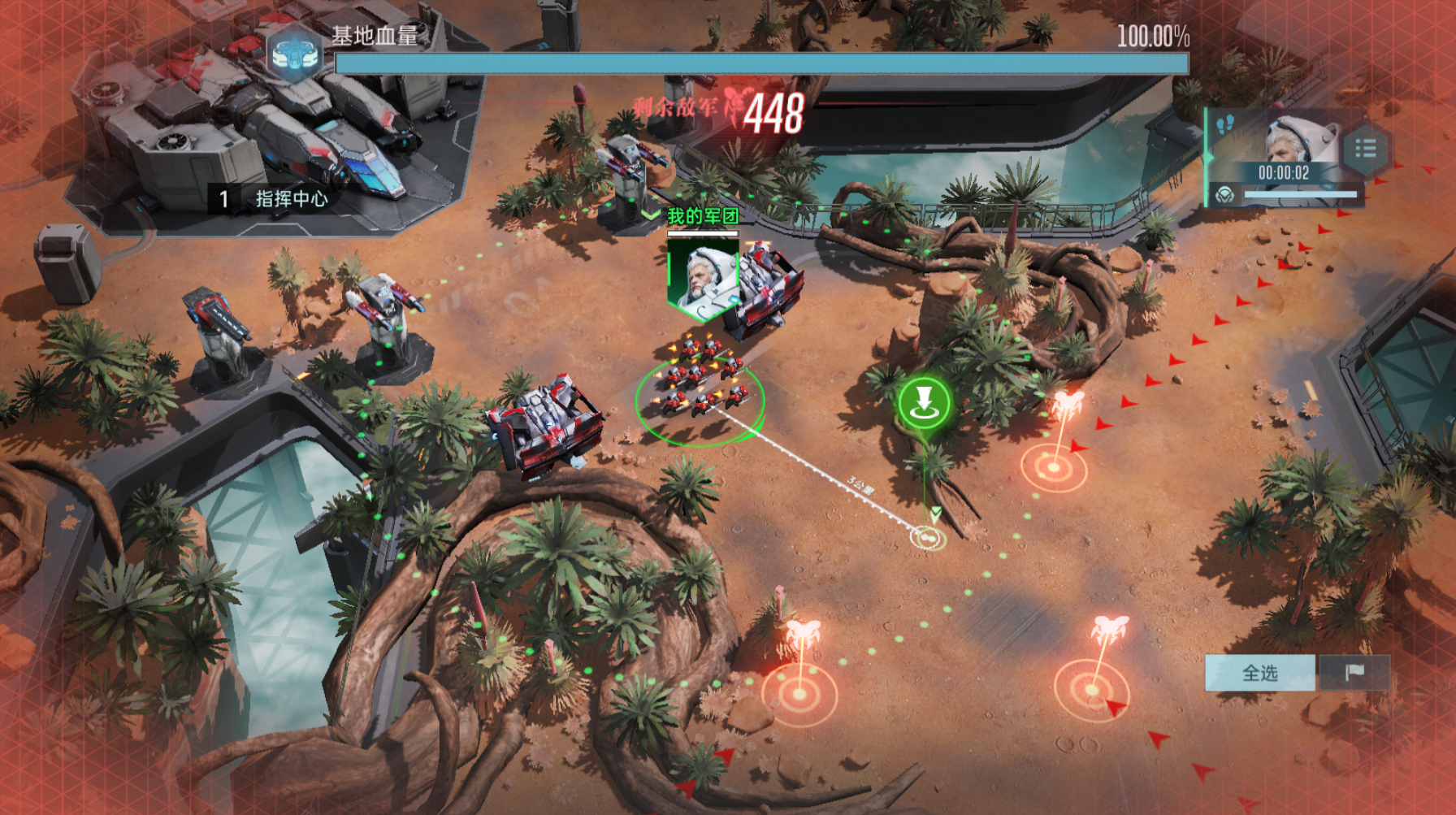Click the base health hexagon ship icon
1456x815 pixels.
(293, 54)
